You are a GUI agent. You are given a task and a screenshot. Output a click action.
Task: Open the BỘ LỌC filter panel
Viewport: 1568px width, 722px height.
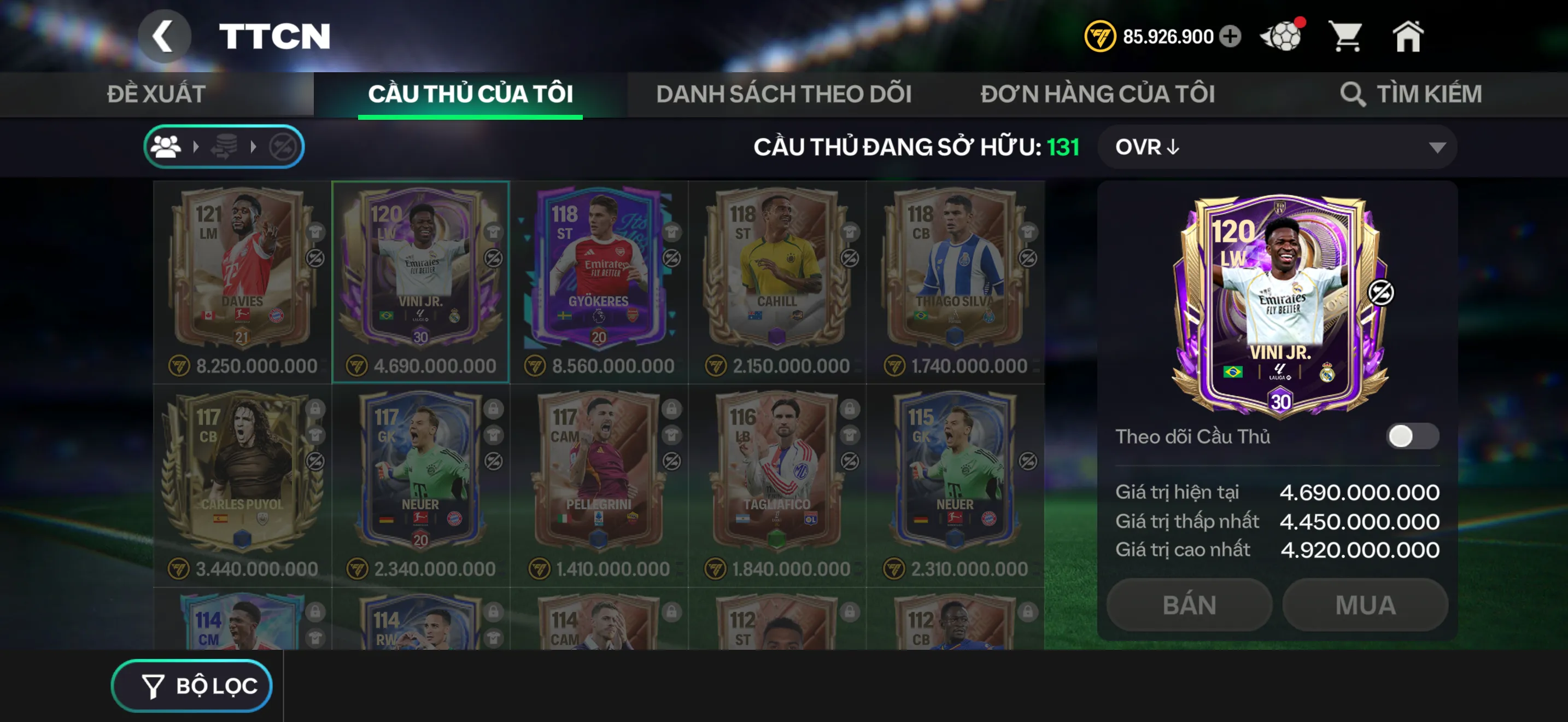pyautogui.click(x=191, y=685)
